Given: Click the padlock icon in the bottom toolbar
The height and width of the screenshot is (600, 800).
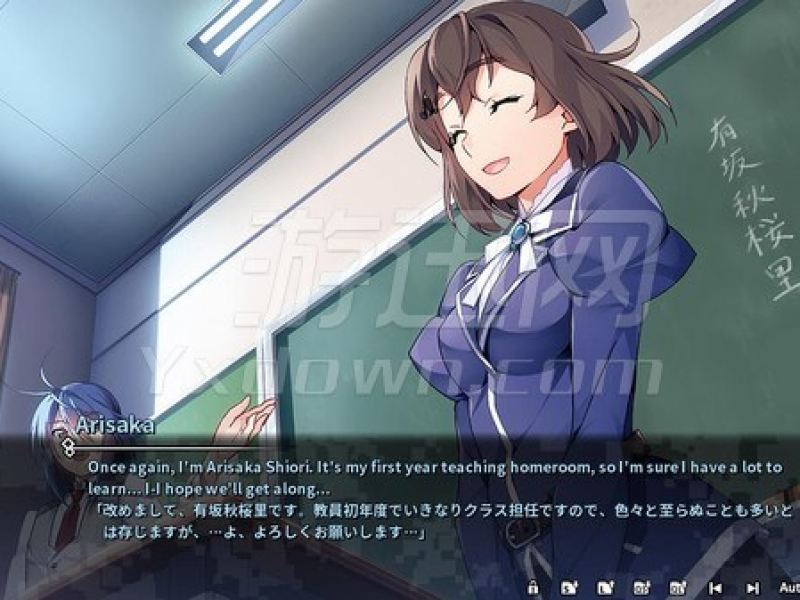Looking at the screenshot, I should [533, 587].
